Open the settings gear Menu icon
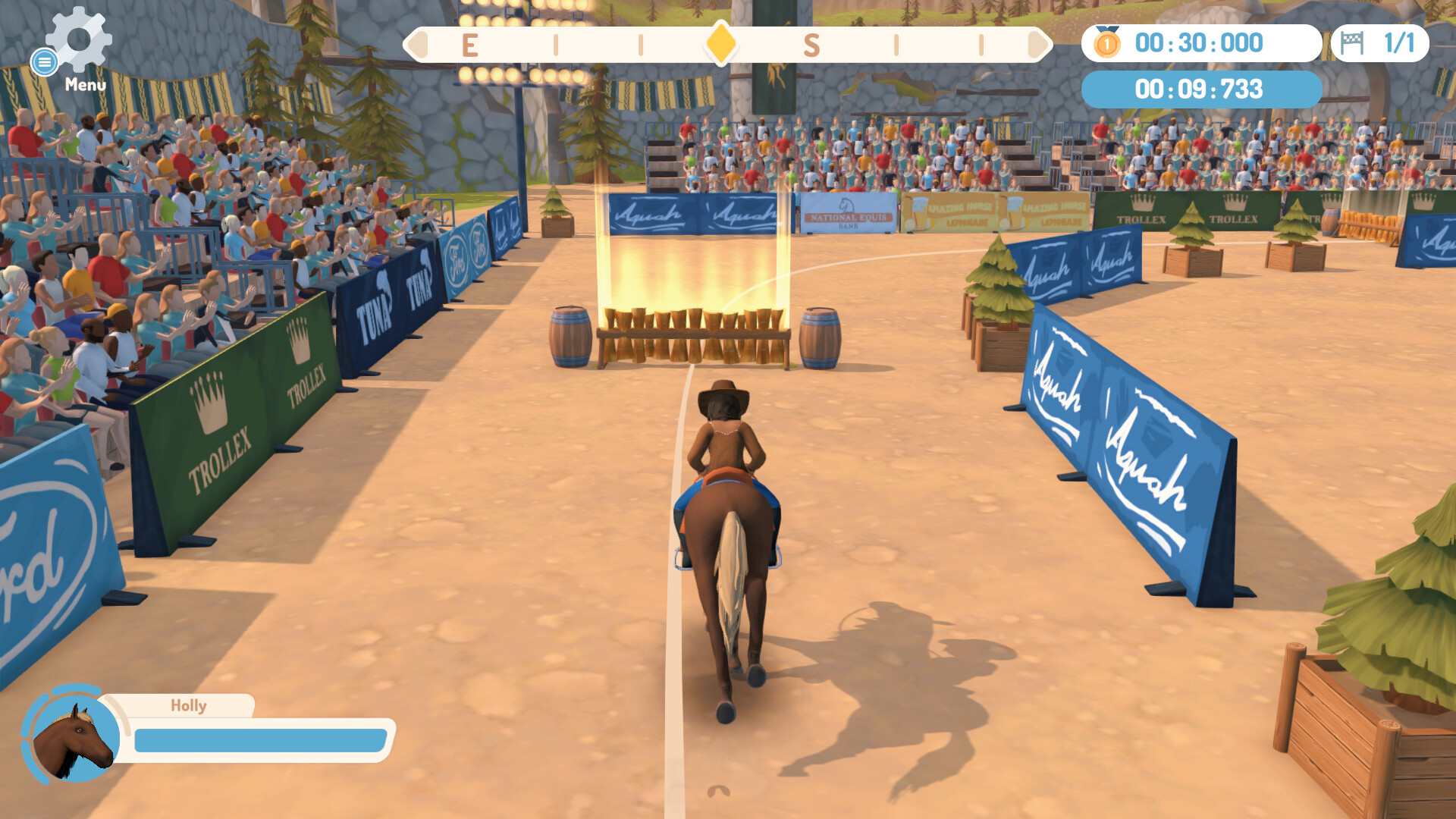Image resolution: width=1456 pixels, height=819 pixels. pos(78,42)
